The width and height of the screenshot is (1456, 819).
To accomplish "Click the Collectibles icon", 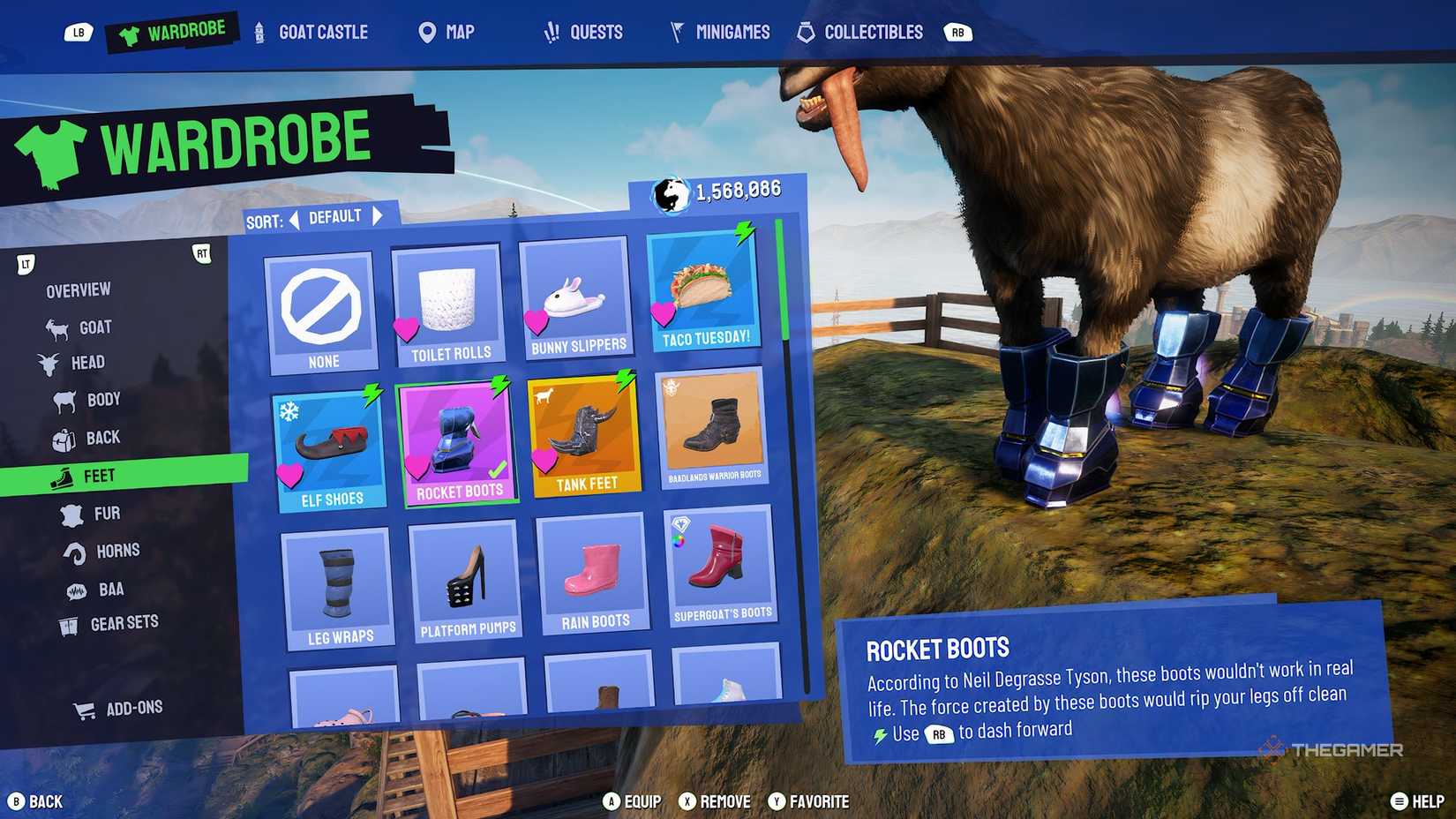I will point(804,32).
